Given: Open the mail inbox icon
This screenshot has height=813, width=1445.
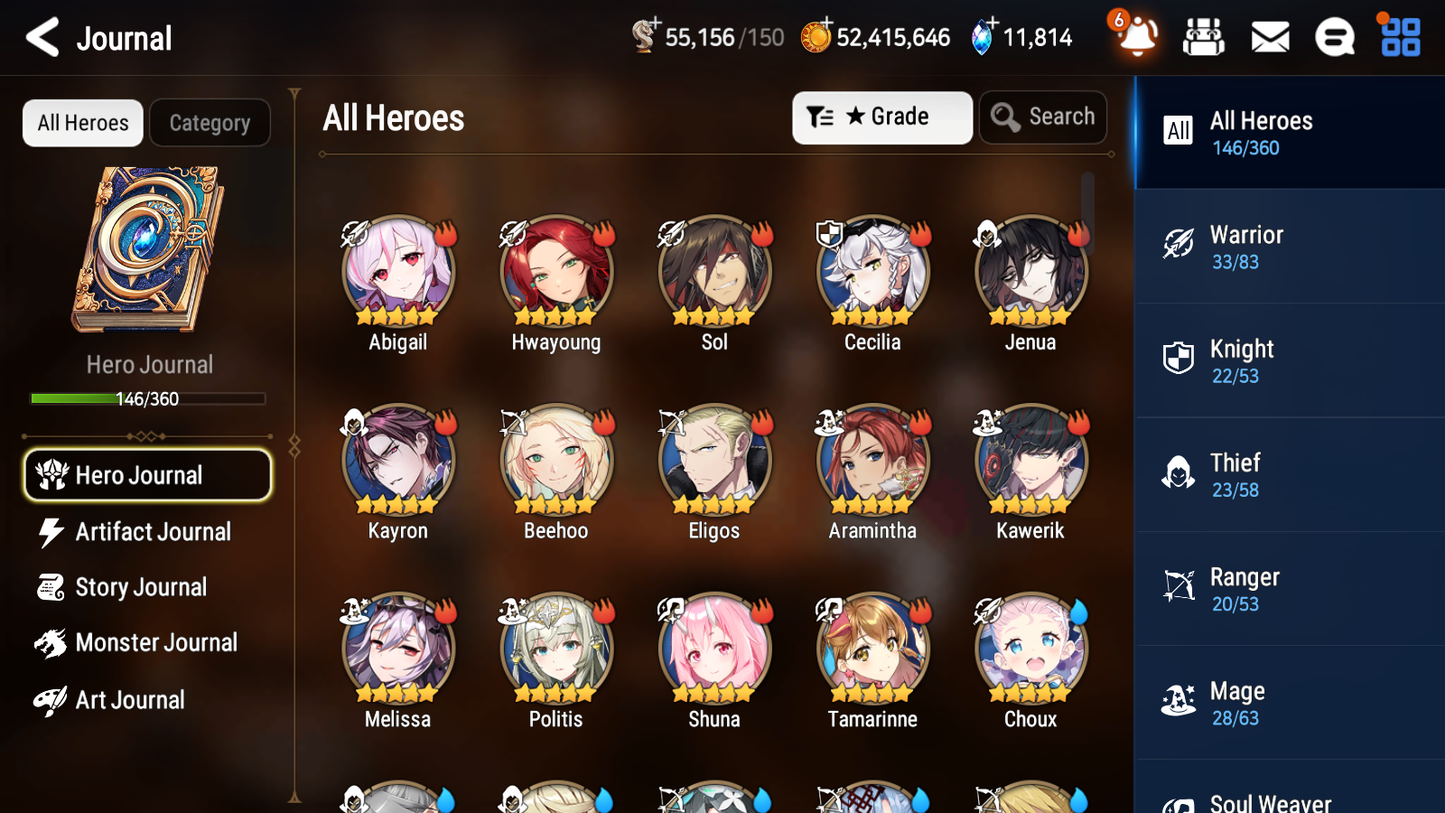Looking at the screenshot, I should pos(1269,36).
